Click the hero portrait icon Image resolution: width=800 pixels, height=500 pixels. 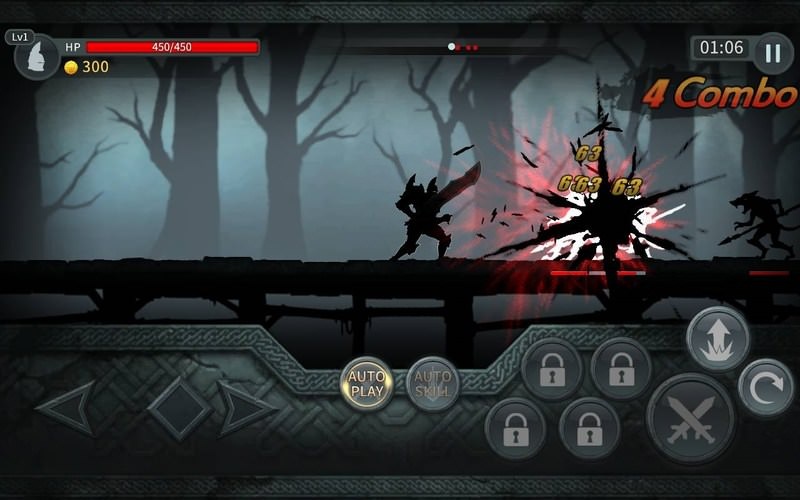point(38,56)
